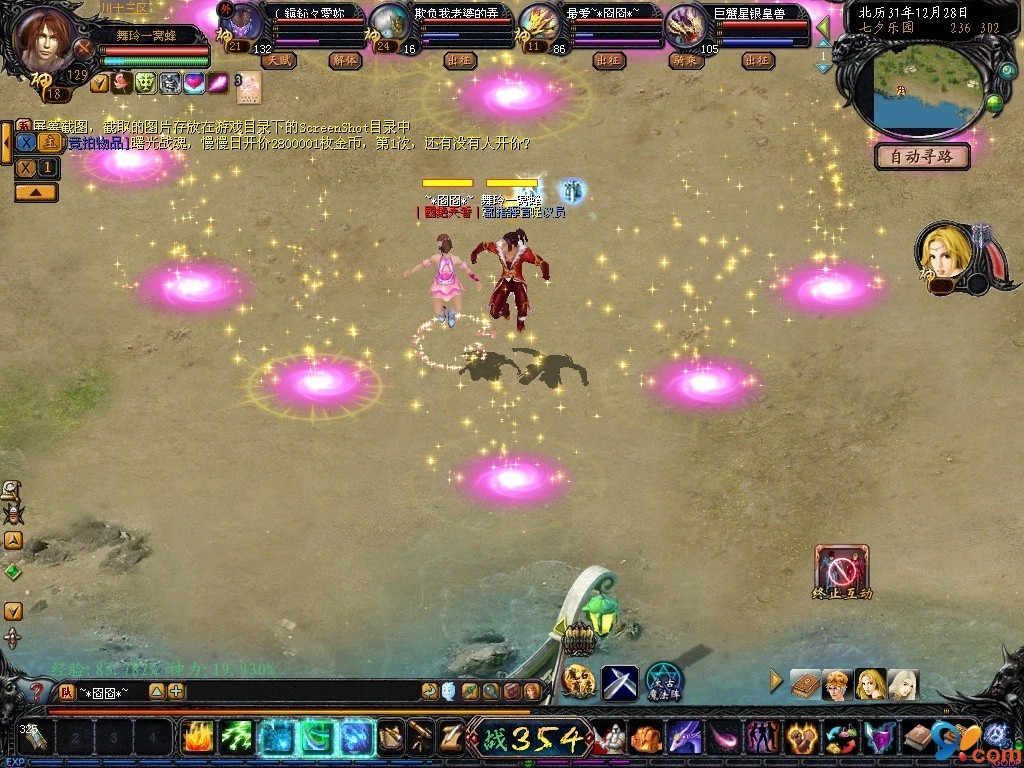Open the spellbook icon beside the portraits
1024x768 pixels.
tap(805, 684)
